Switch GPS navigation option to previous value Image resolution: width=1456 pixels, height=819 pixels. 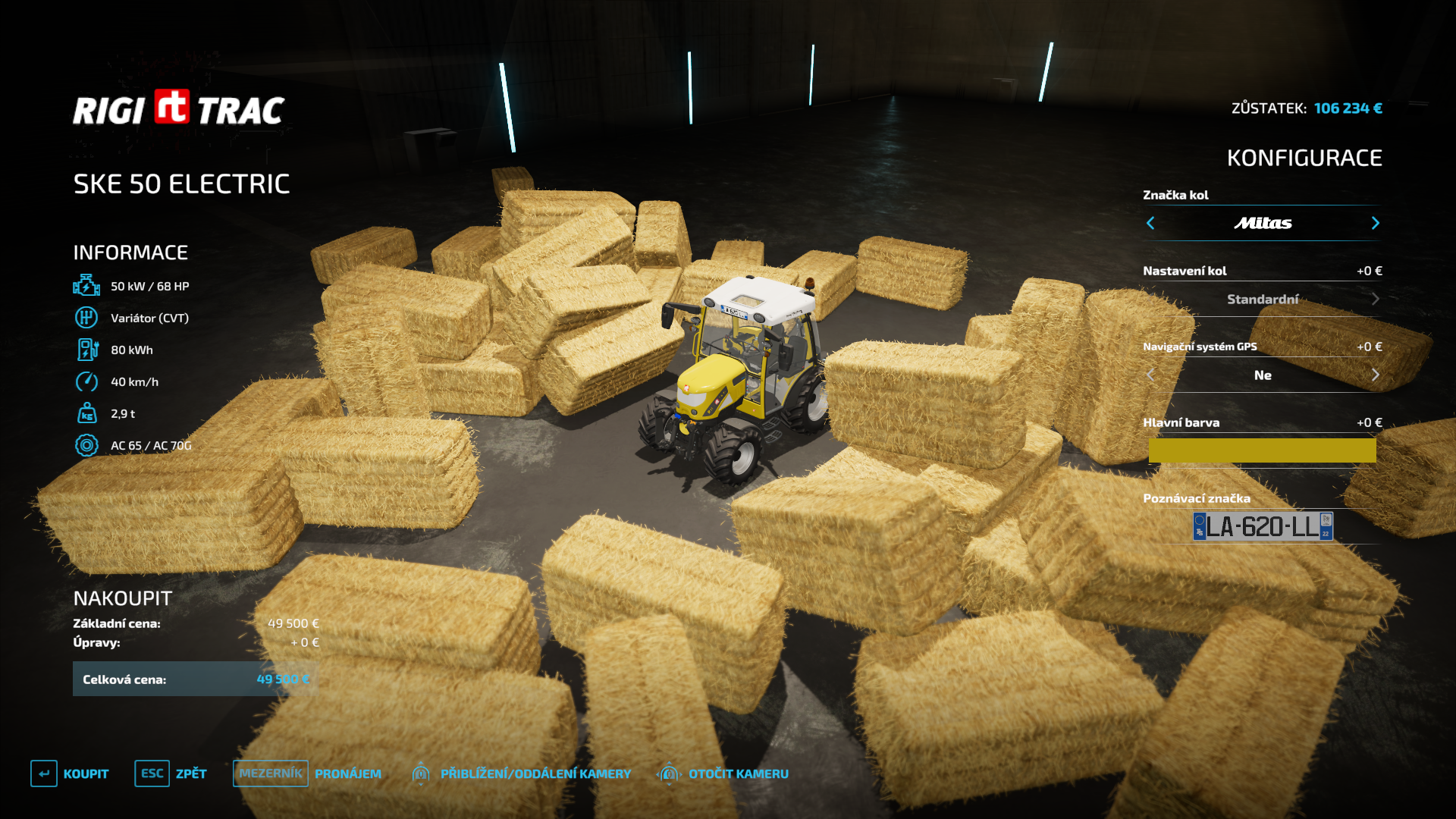coord(1150,375)
